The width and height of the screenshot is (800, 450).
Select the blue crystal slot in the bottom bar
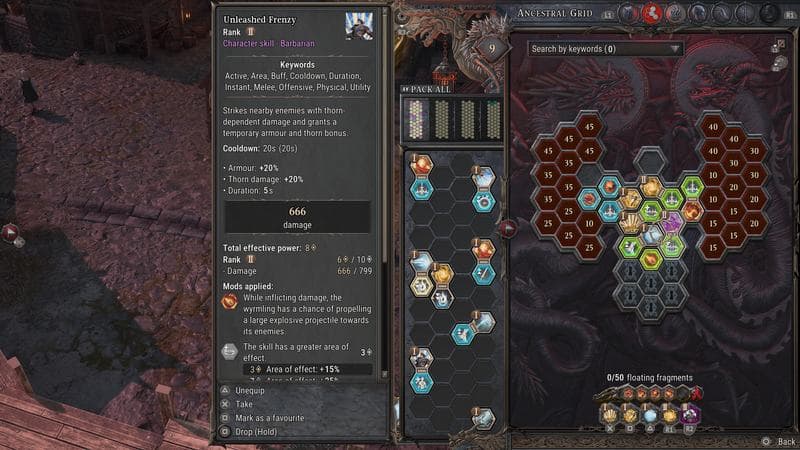point(648,414)
